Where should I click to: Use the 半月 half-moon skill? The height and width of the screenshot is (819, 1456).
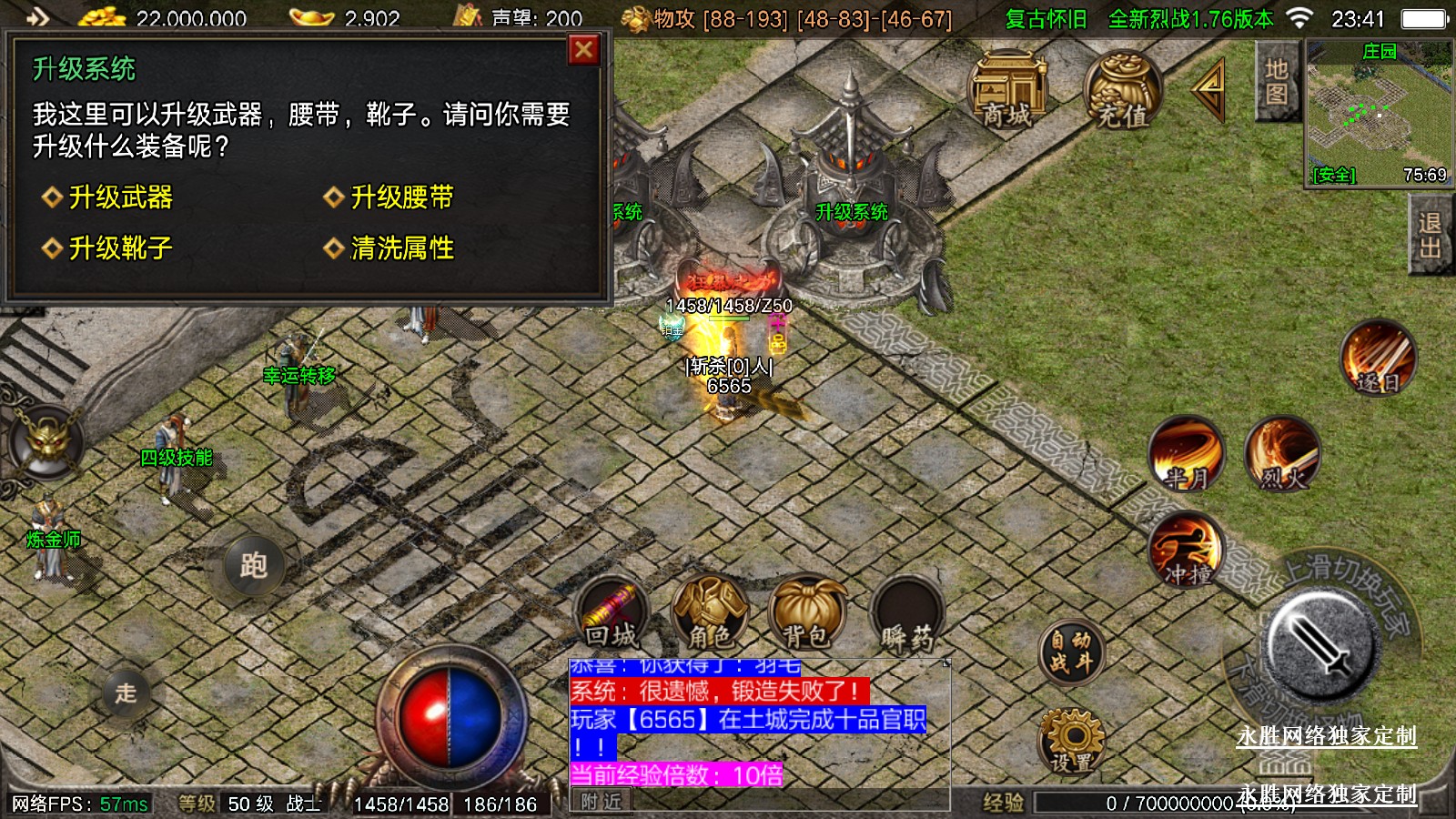click(1186, 454)
